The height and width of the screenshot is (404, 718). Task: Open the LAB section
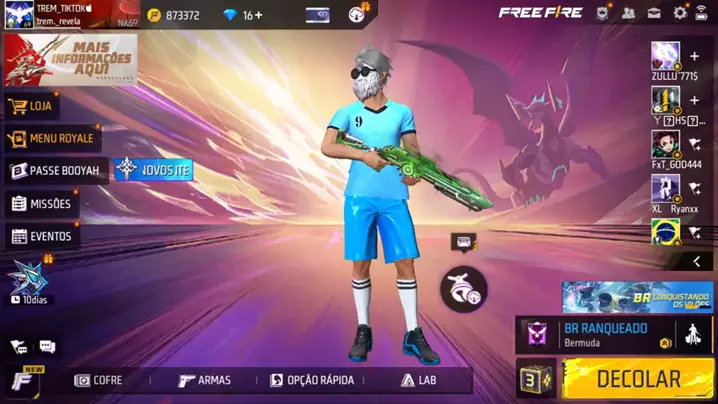[x=419, y=380]
